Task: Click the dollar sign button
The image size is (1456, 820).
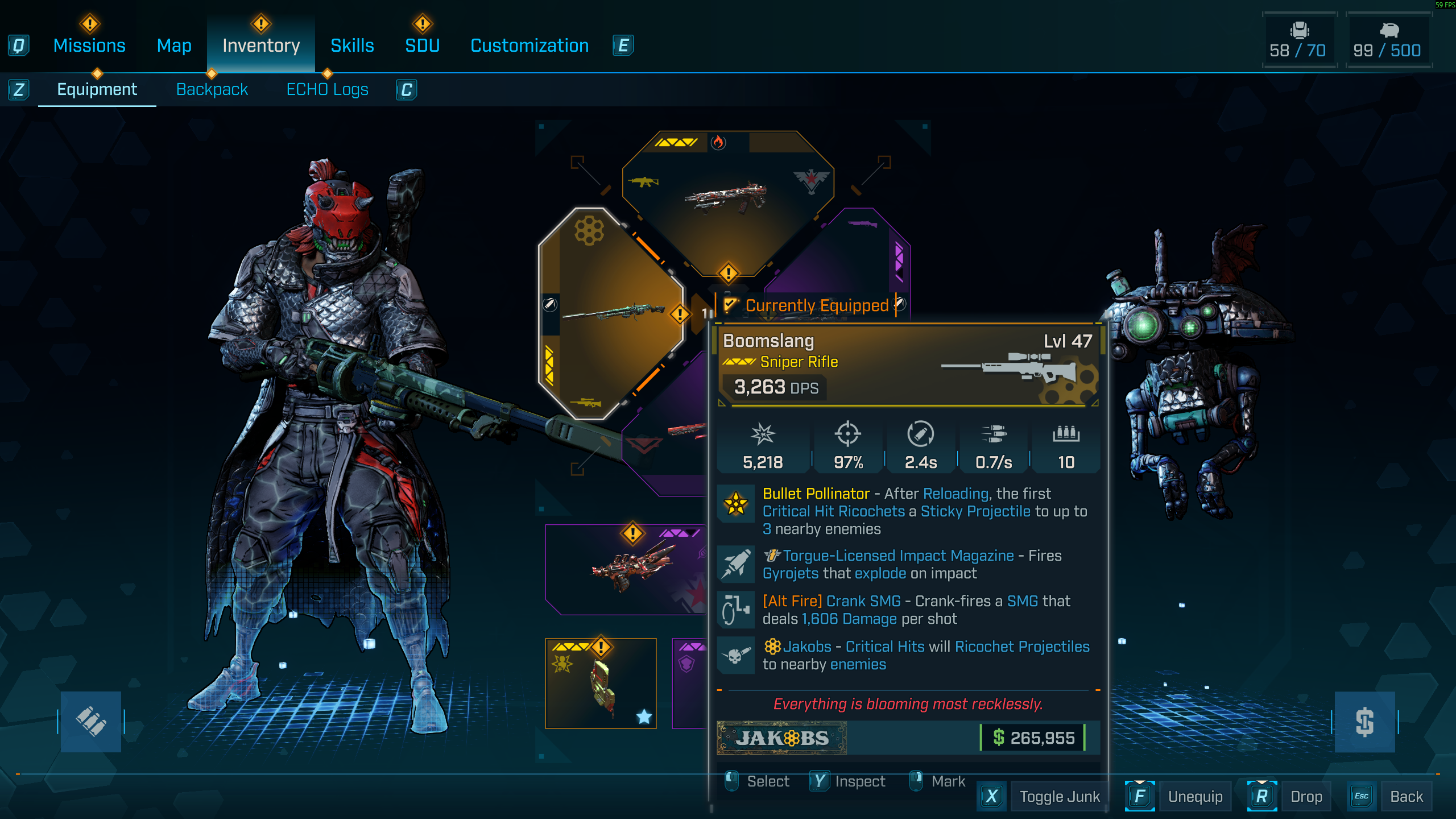Action: pos(1364,721)
